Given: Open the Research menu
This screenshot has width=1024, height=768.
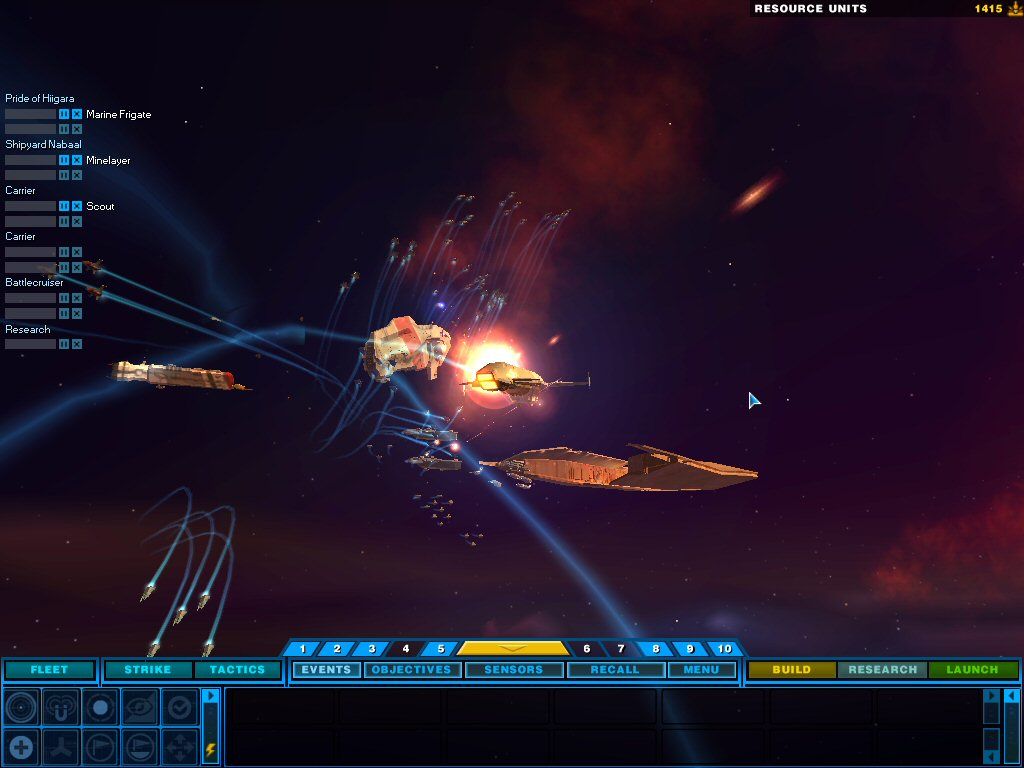Looking at the screenshot, I should coord(882,670).
